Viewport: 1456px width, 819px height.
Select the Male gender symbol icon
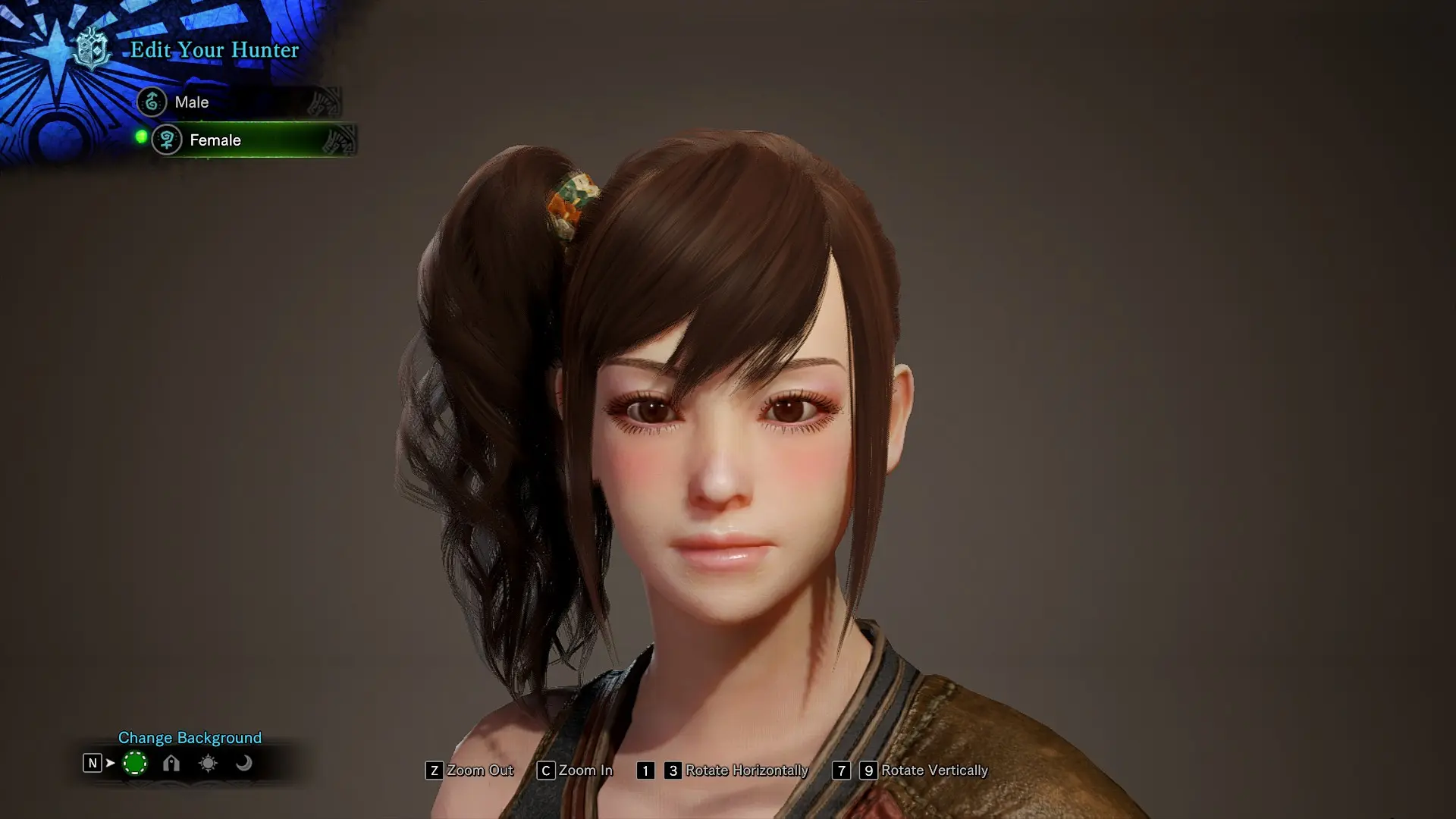pos(152,102)
